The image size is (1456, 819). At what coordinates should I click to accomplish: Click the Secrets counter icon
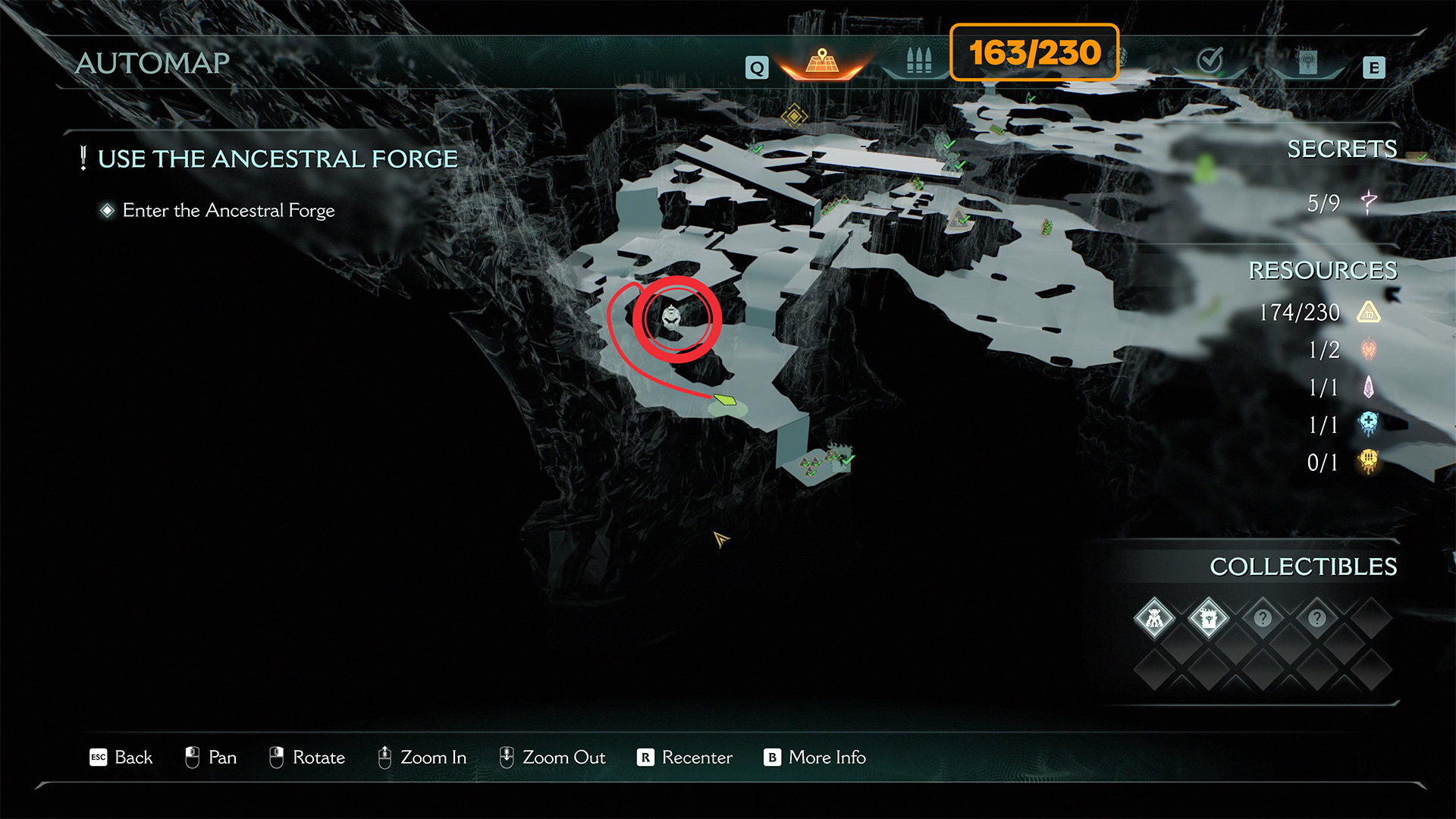(1368, 202)
